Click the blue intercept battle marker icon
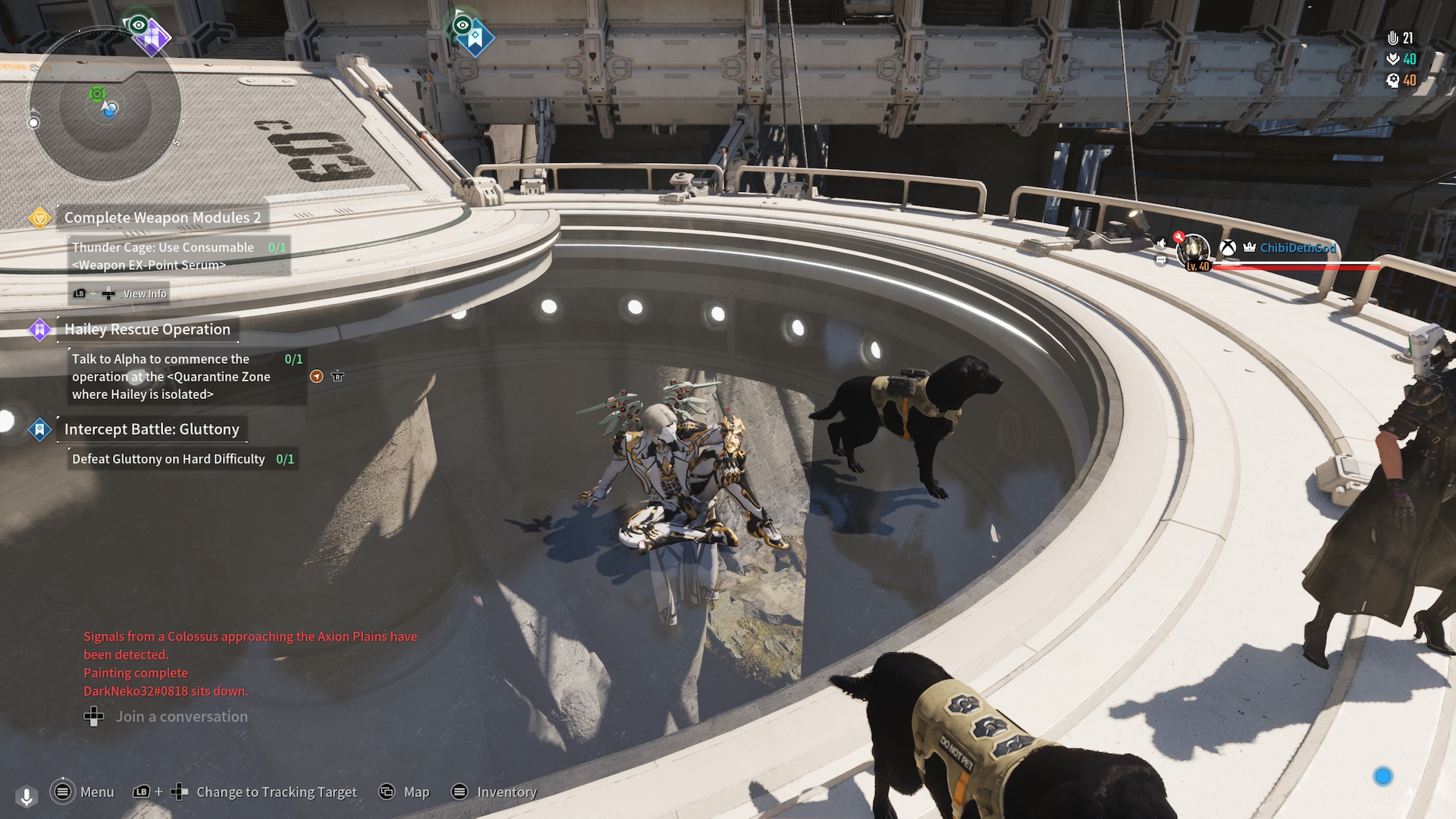The image size is (1456, 819). 475,36
